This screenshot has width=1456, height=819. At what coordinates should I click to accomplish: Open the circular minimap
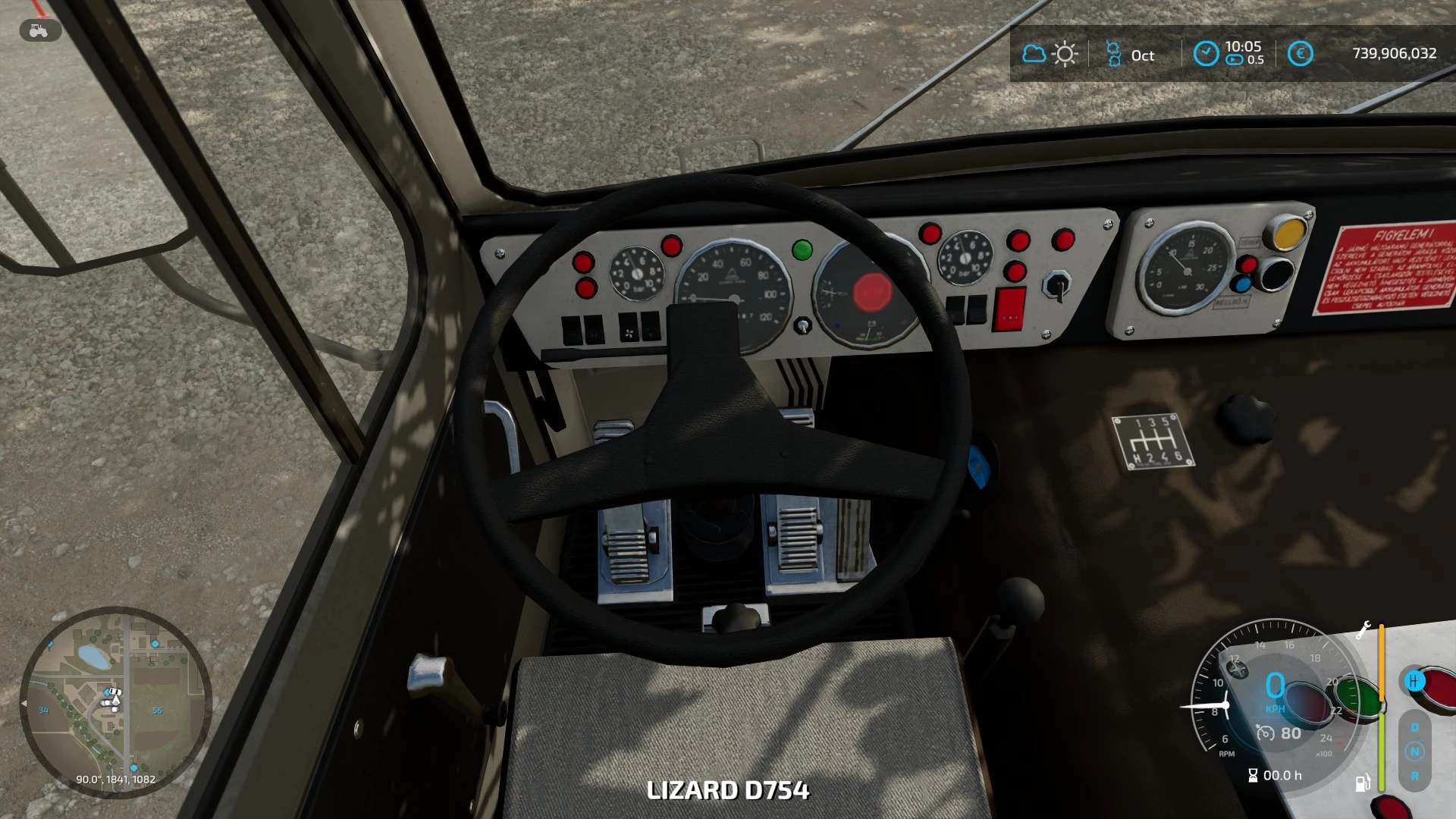[x=115, y=701]
